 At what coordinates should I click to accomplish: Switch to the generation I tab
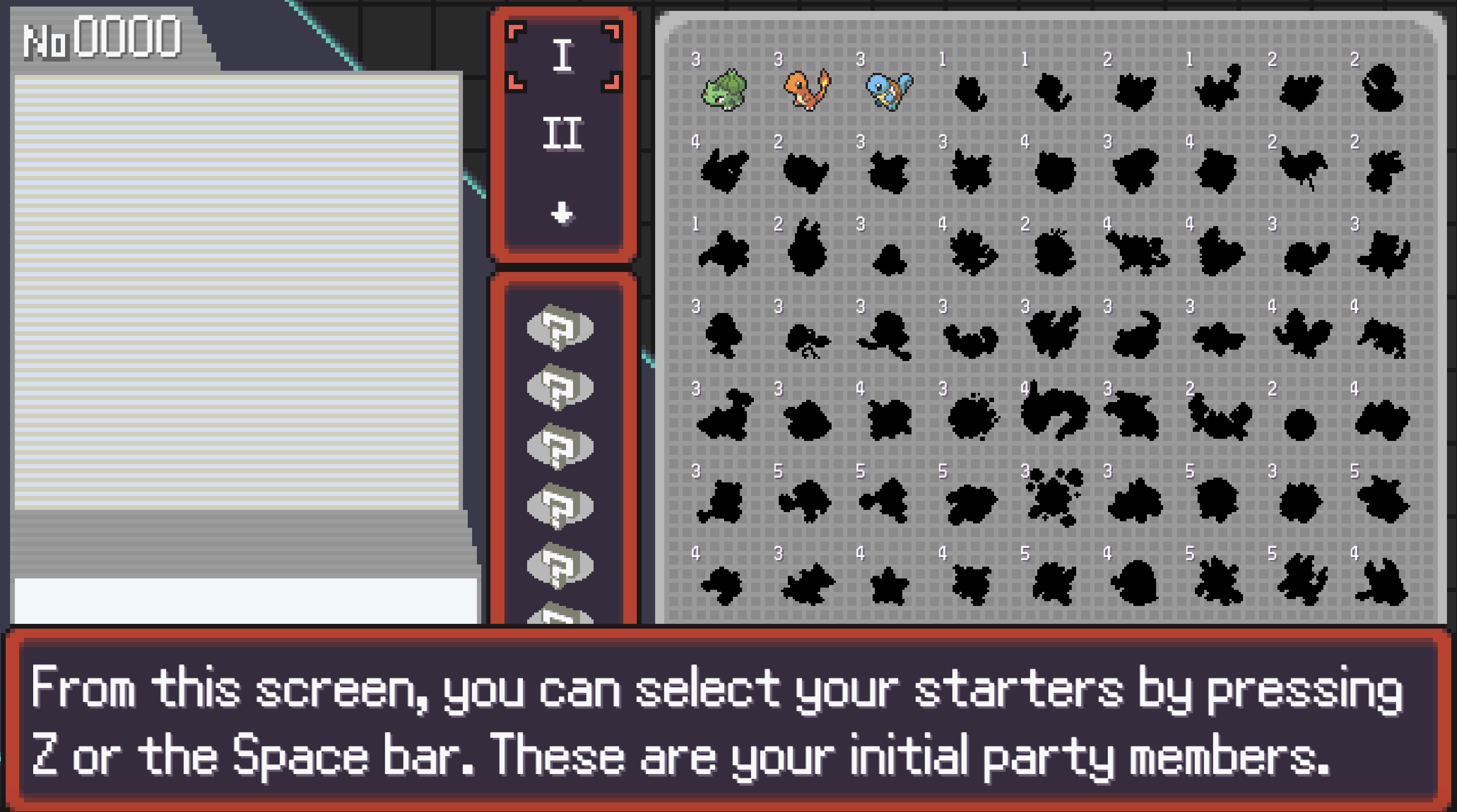563,55
